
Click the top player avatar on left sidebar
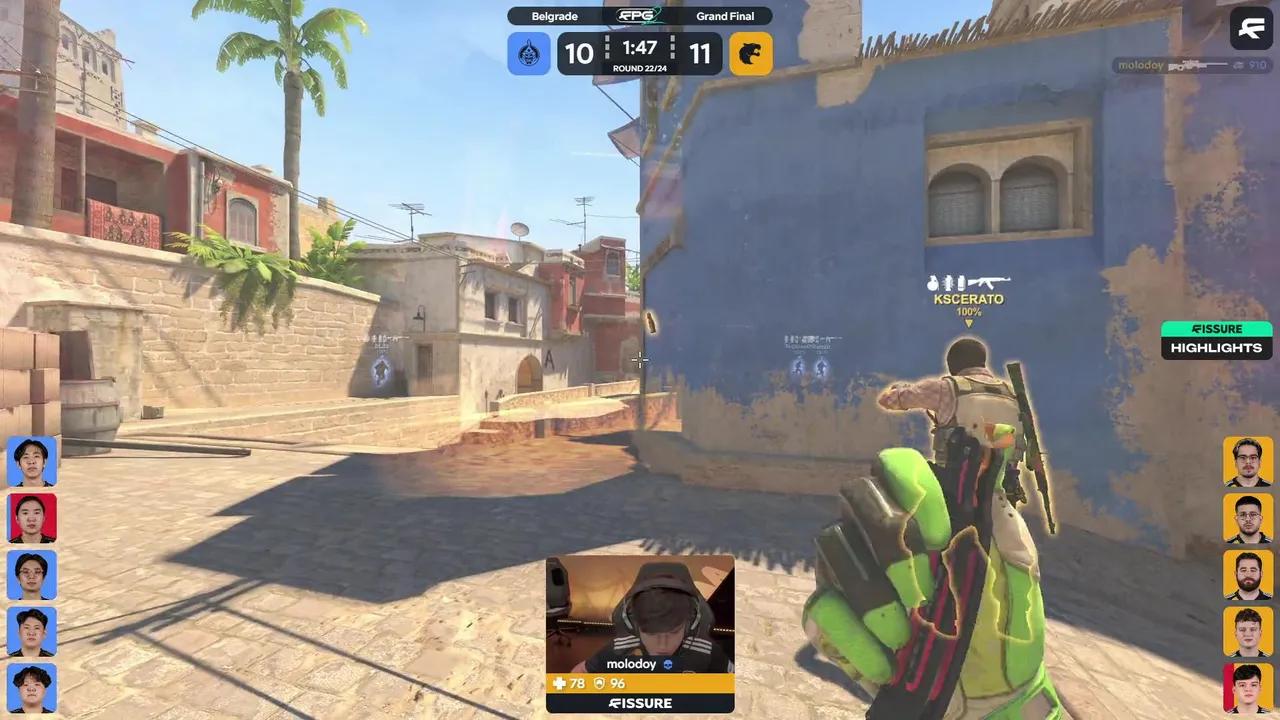(33, 461)
